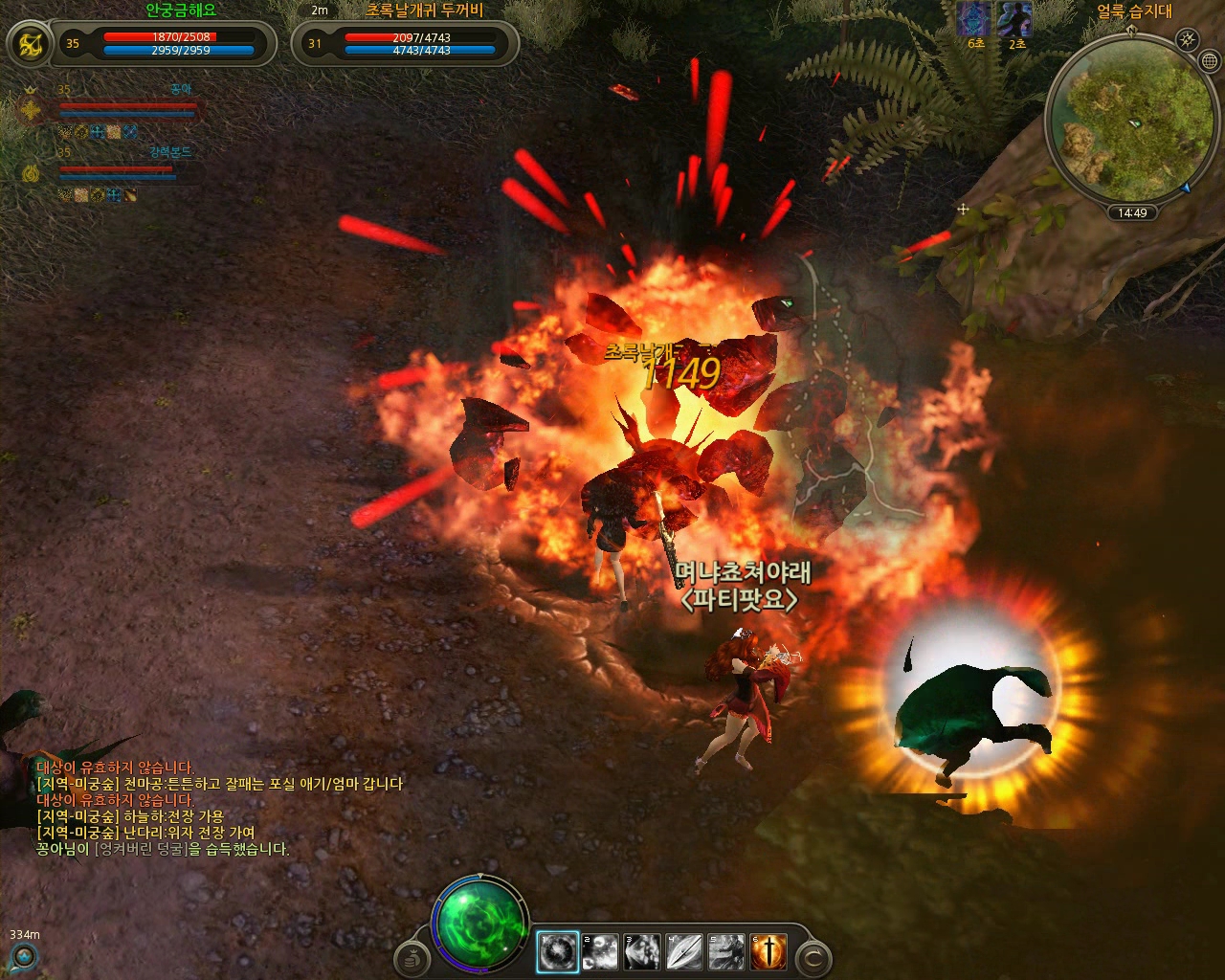1225x980 pixels.
Task: Cast the slashing blade skill in slot 4
Action: (684, 950)
